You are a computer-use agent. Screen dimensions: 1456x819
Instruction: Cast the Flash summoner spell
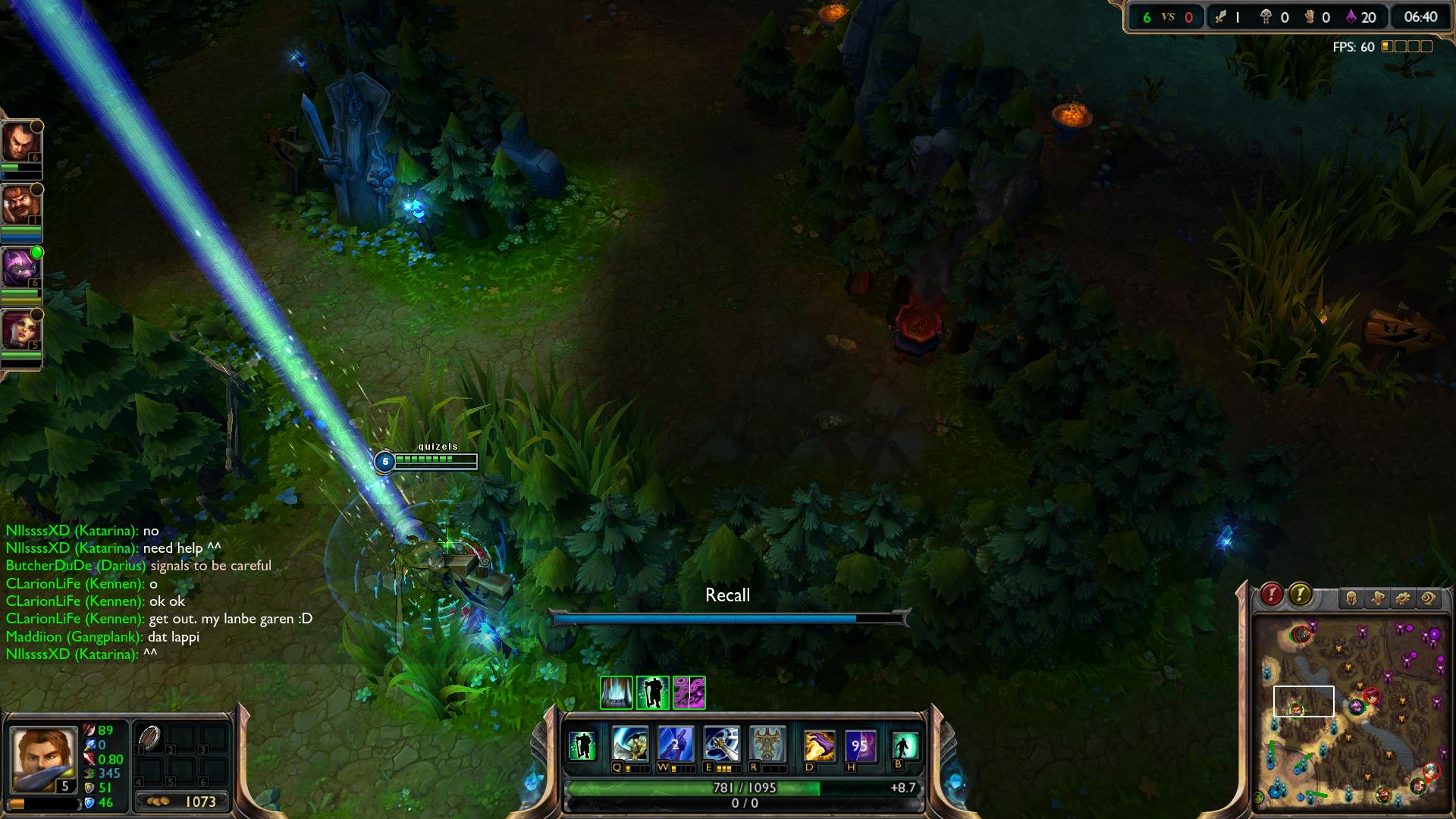(819, 746)
